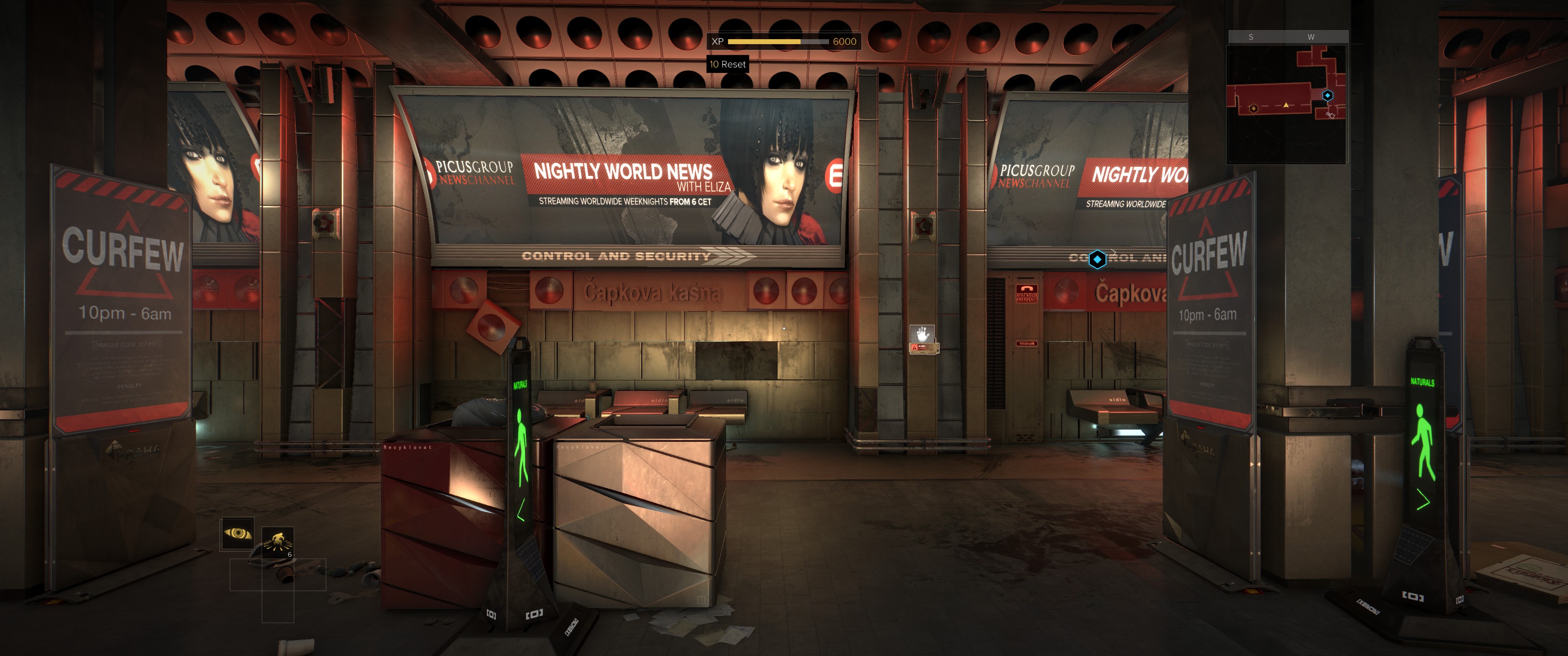
Task: Select the orange diamond marker on the minimap
Action: 1253,108
